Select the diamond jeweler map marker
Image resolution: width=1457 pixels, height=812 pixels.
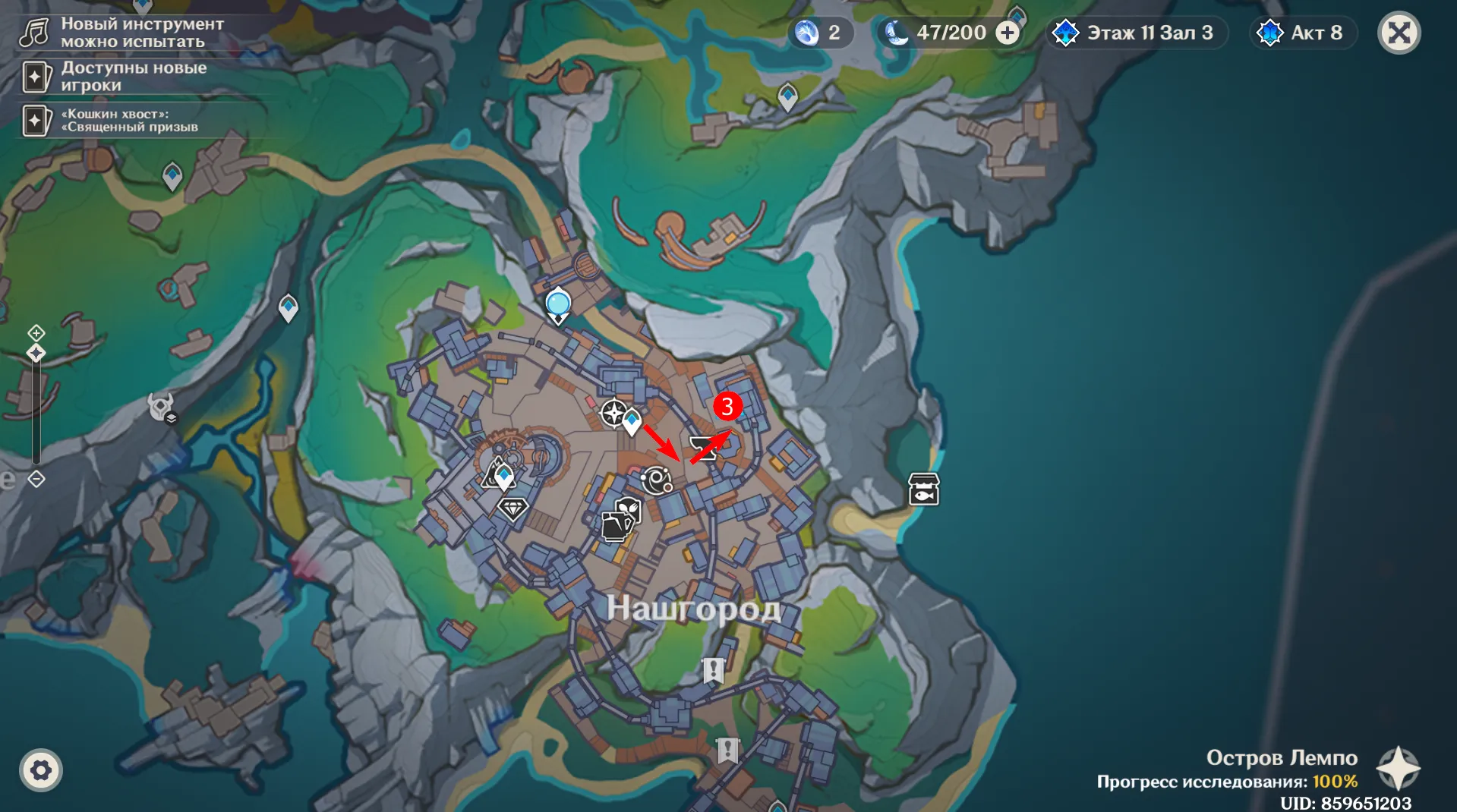click(512, 508)
